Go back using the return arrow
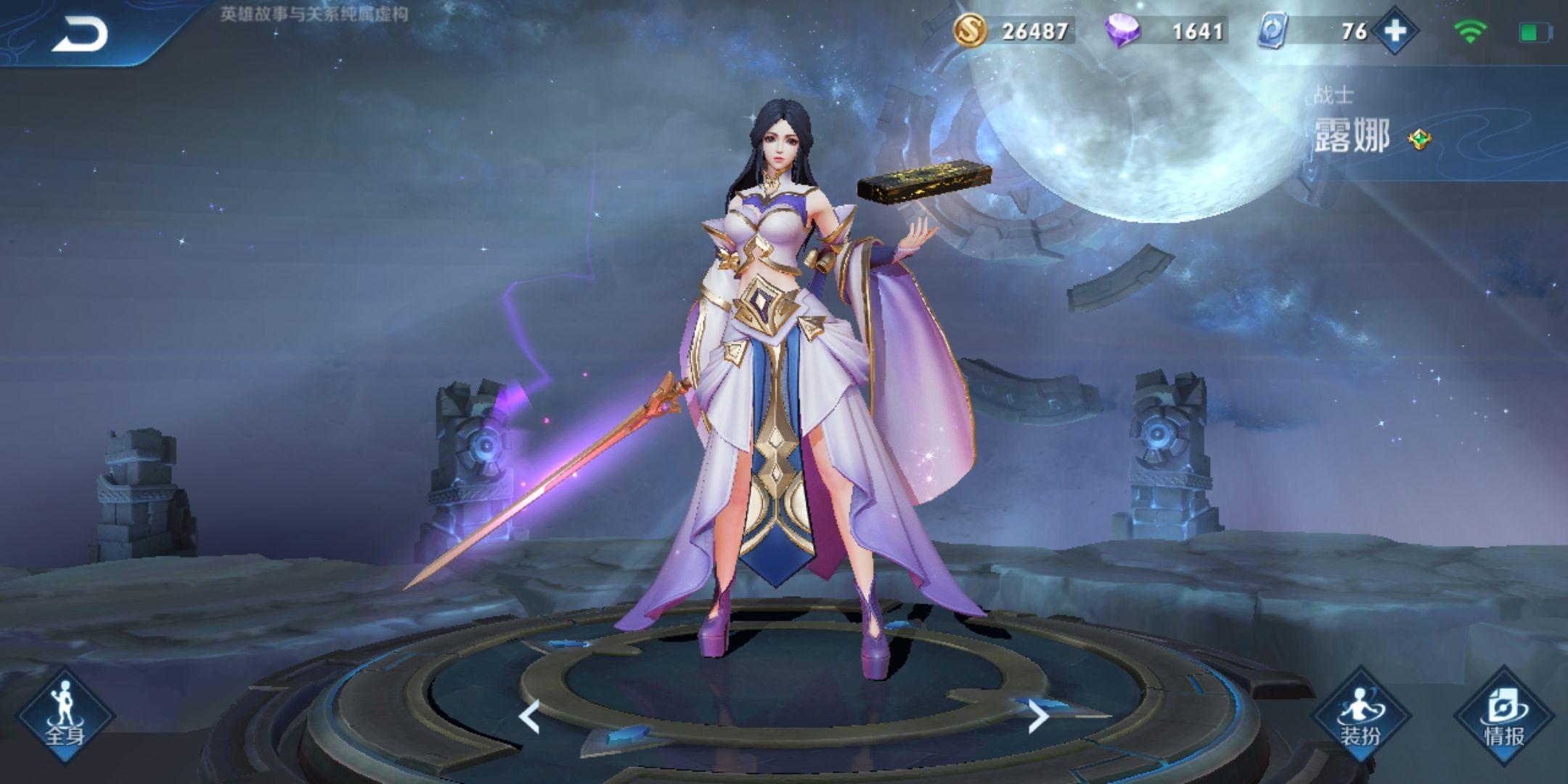Screen dimensions: 1568x784 [80, 33]
